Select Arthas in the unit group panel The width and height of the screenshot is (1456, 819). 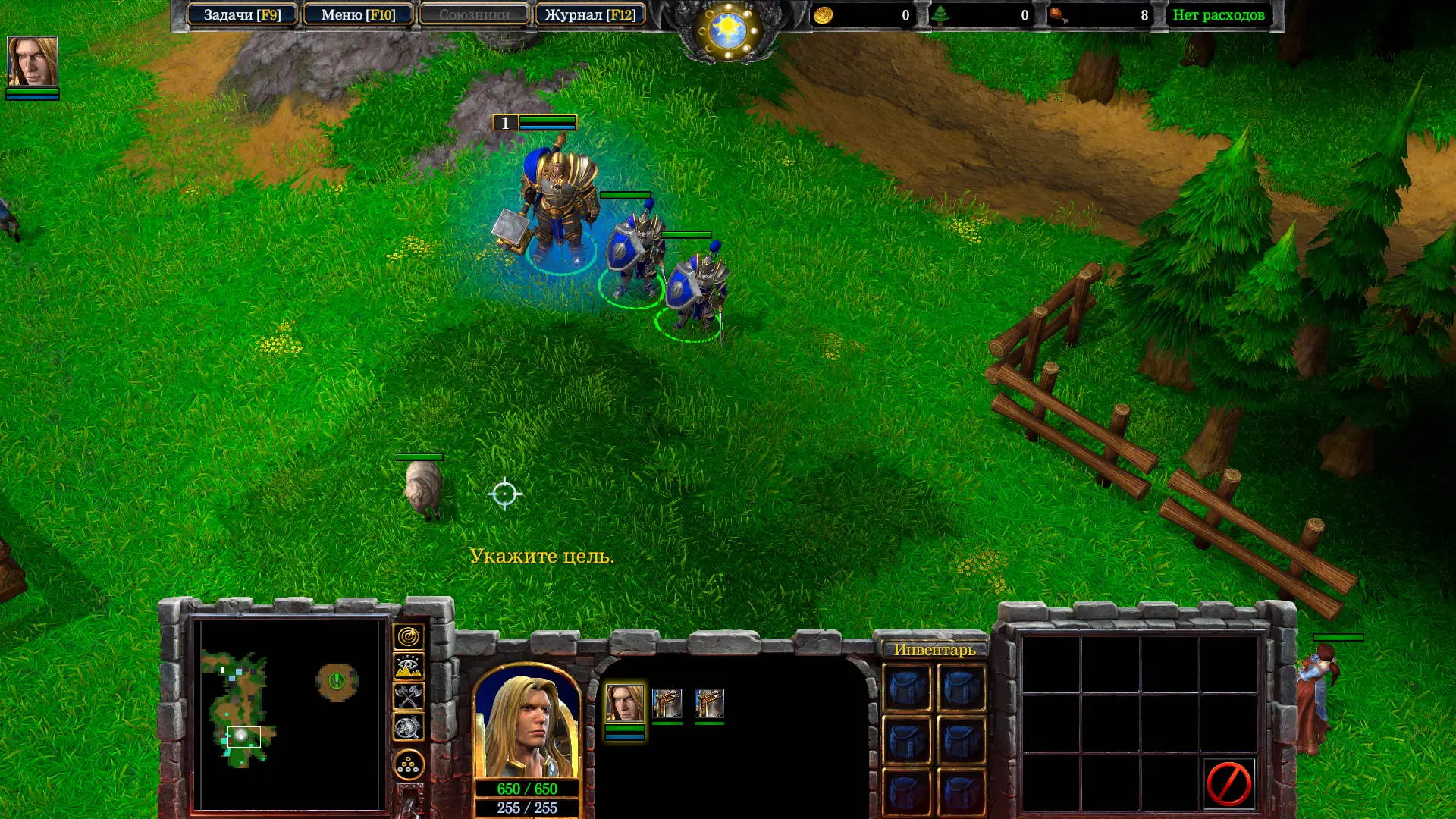624,704
